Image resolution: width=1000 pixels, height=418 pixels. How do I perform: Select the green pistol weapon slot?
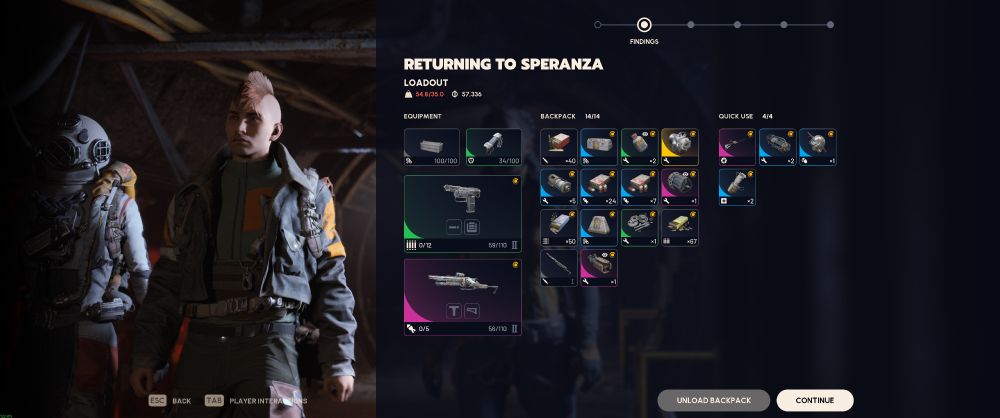tap(462, 215)
